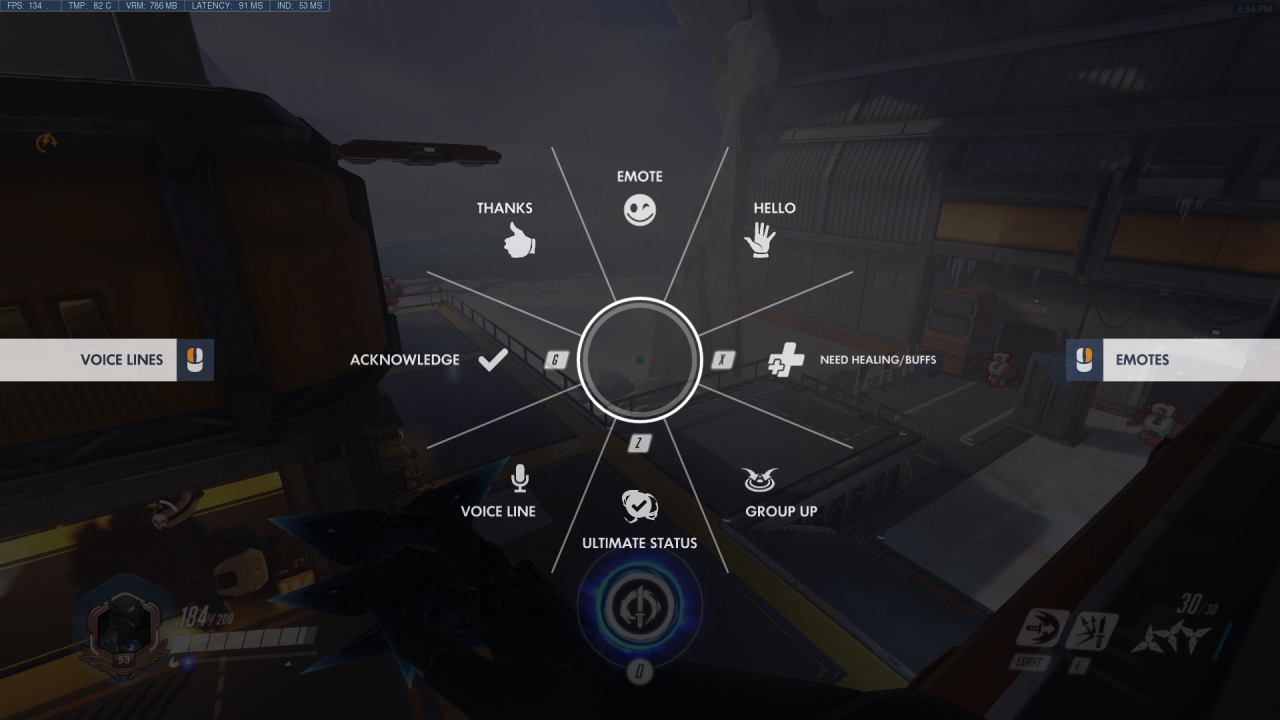Click the Acknowledge checkmark icon
This screenshot has width=1280, height=720.
tap(494, 358)
